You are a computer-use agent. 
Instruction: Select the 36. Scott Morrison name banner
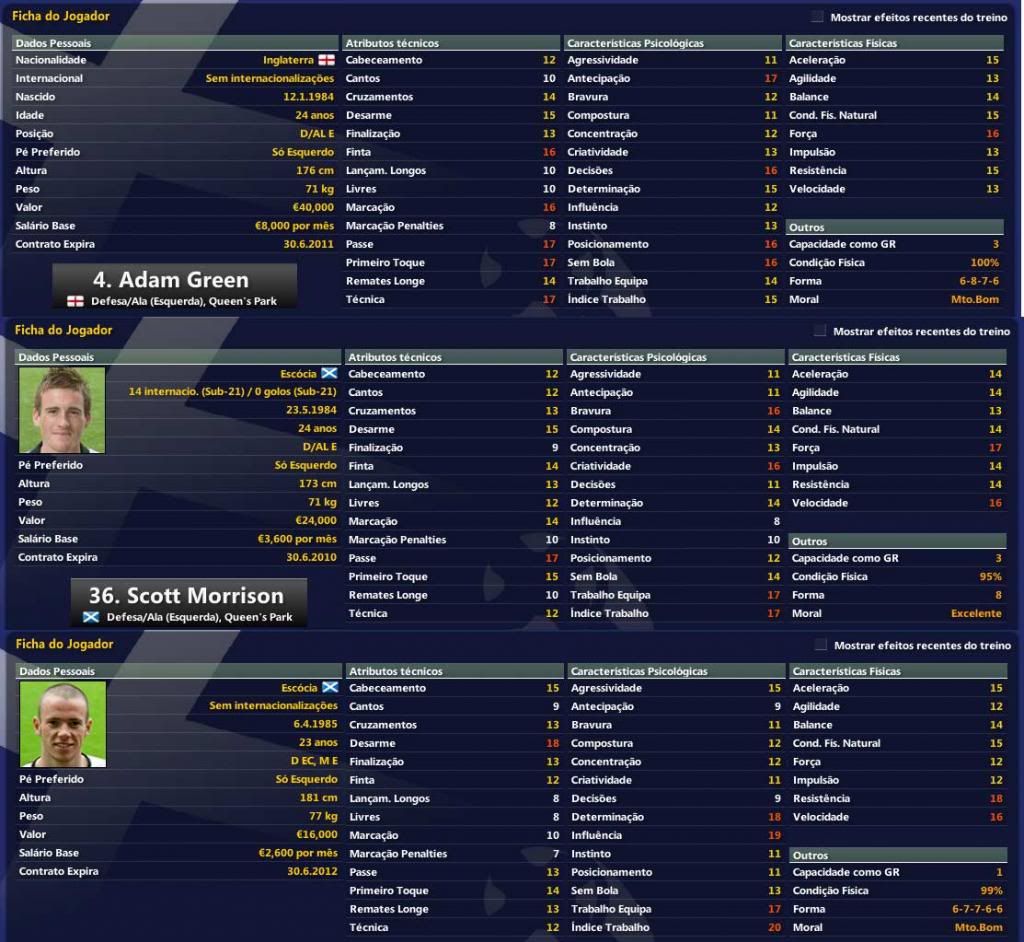click(x=189, y=602)
